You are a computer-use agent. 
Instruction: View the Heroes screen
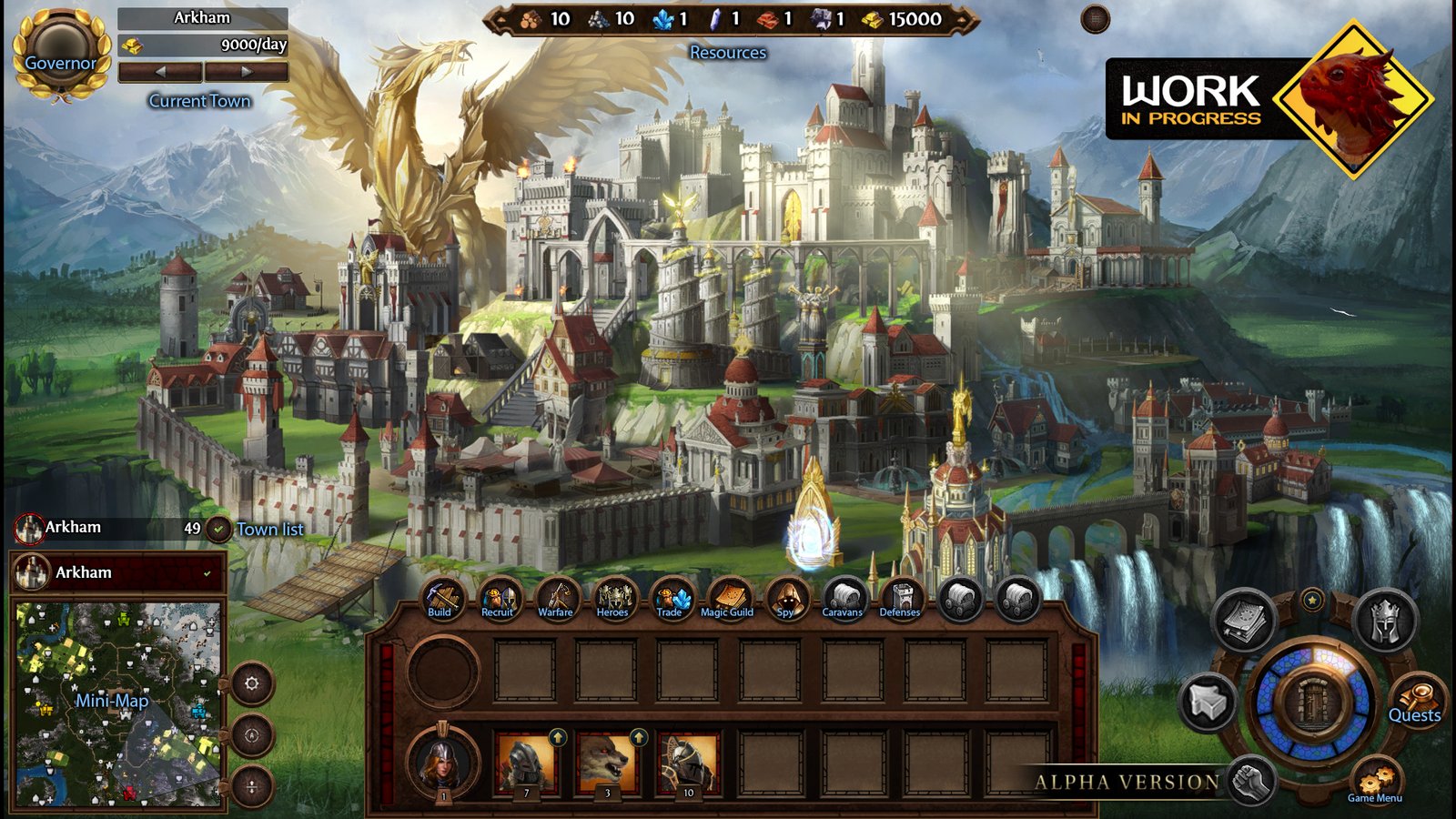click(x=614, y=596)
